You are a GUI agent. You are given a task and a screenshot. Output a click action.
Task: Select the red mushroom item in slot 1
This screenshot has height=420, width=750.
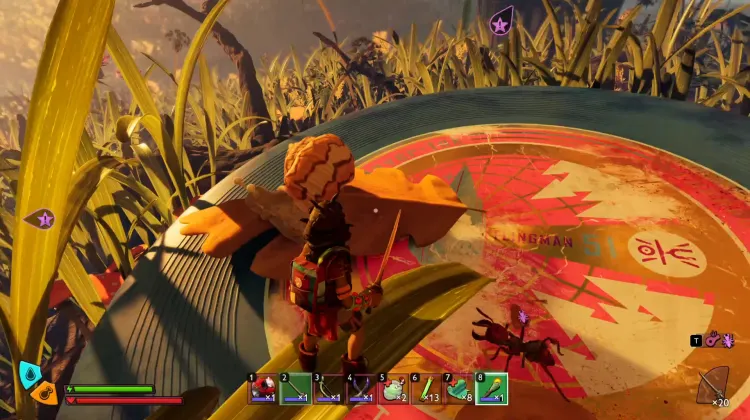(263, 388)
